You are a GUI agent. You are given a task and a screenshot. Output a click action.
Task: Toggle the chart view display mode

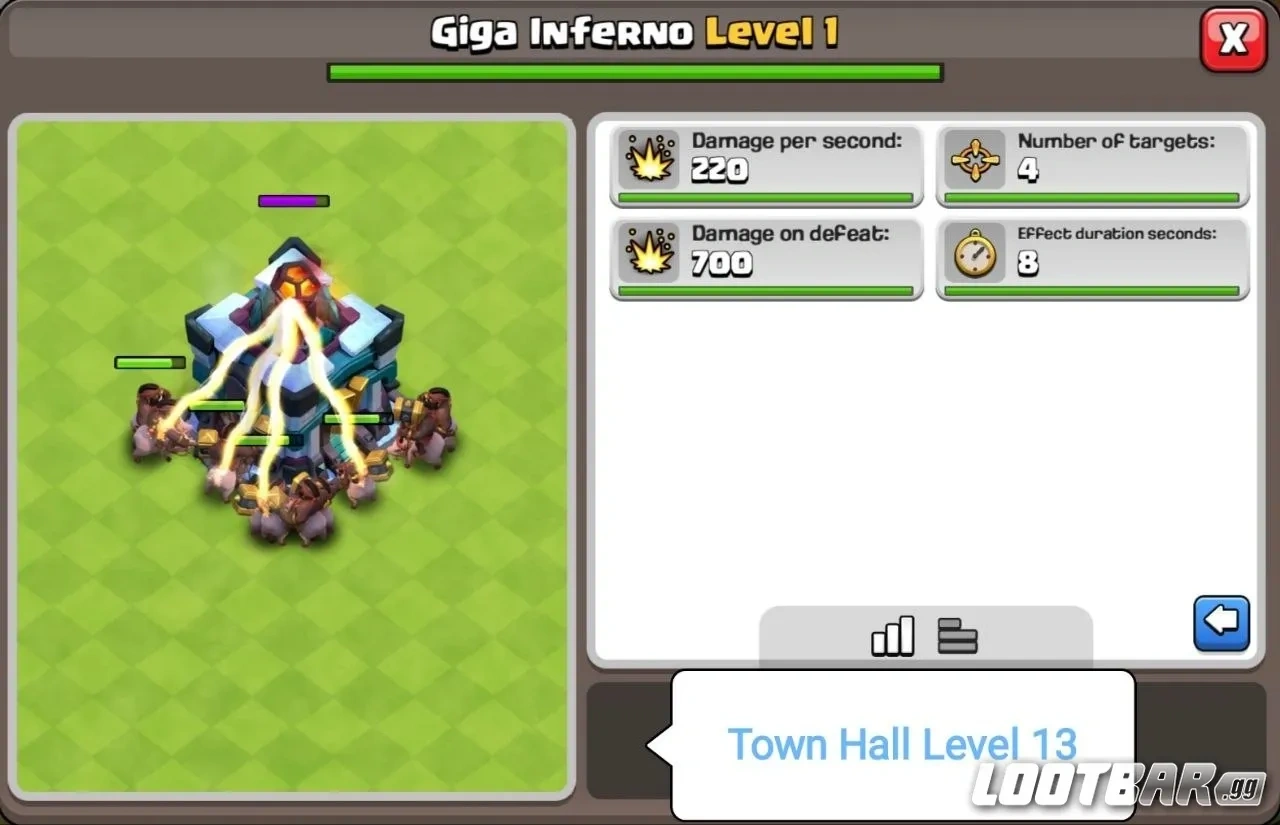click(x=891, y=635)
